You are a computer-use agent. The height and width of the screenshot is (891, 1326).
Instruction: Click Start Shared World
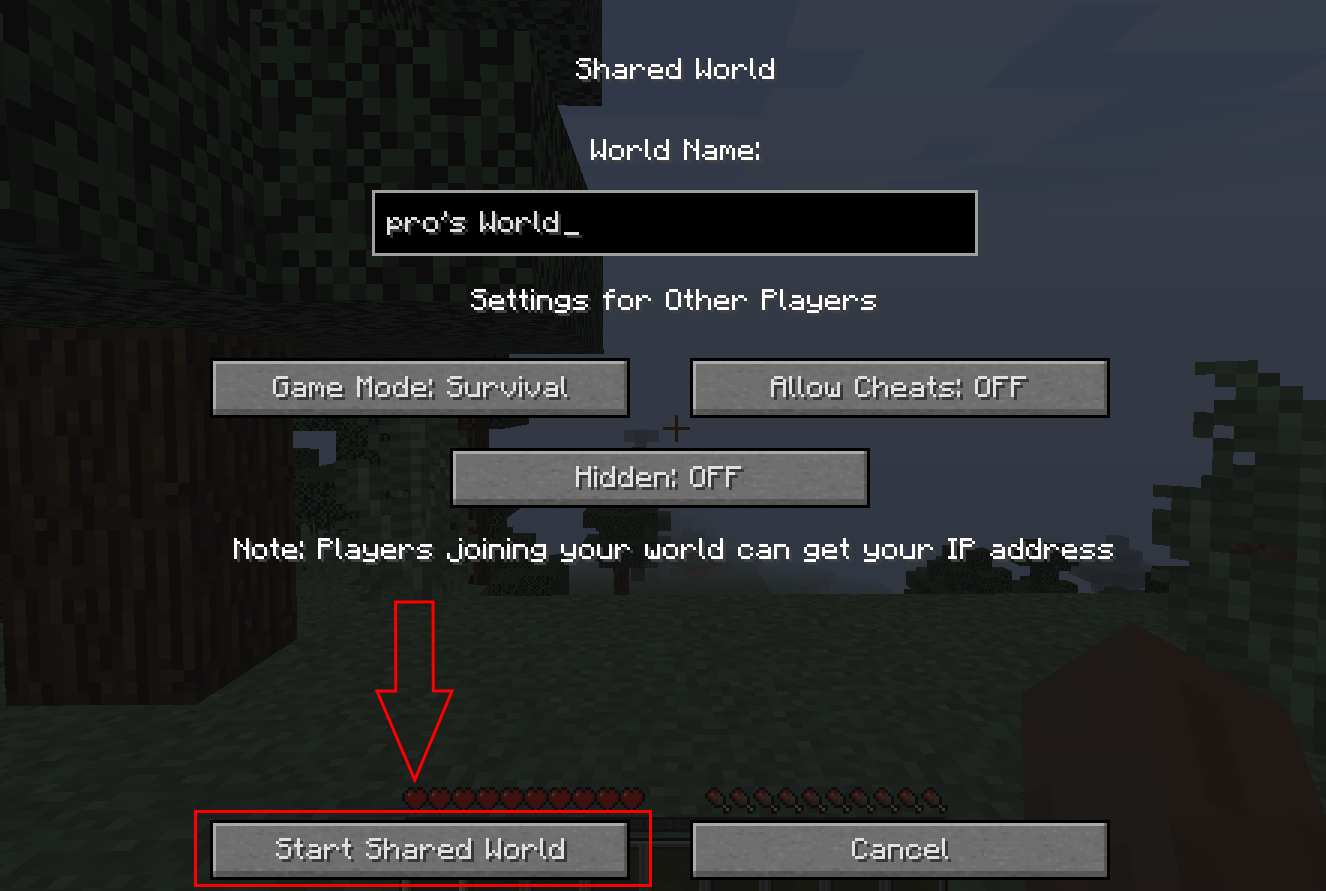tap(420, 849)
